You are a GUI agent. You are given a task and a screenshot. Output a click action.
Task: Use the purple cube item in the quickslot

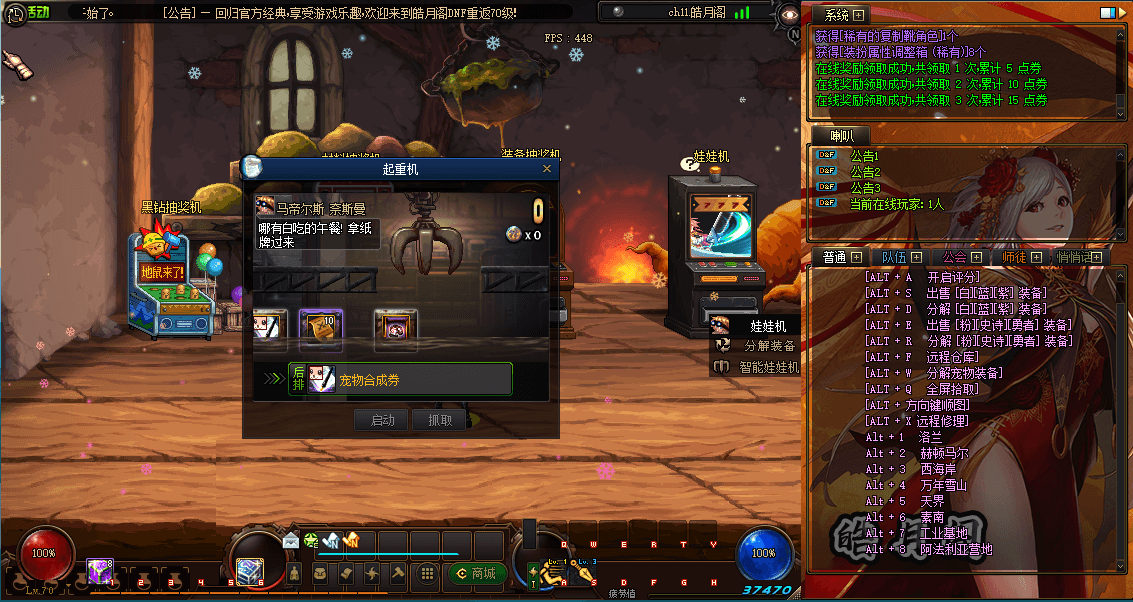(99, 571)
